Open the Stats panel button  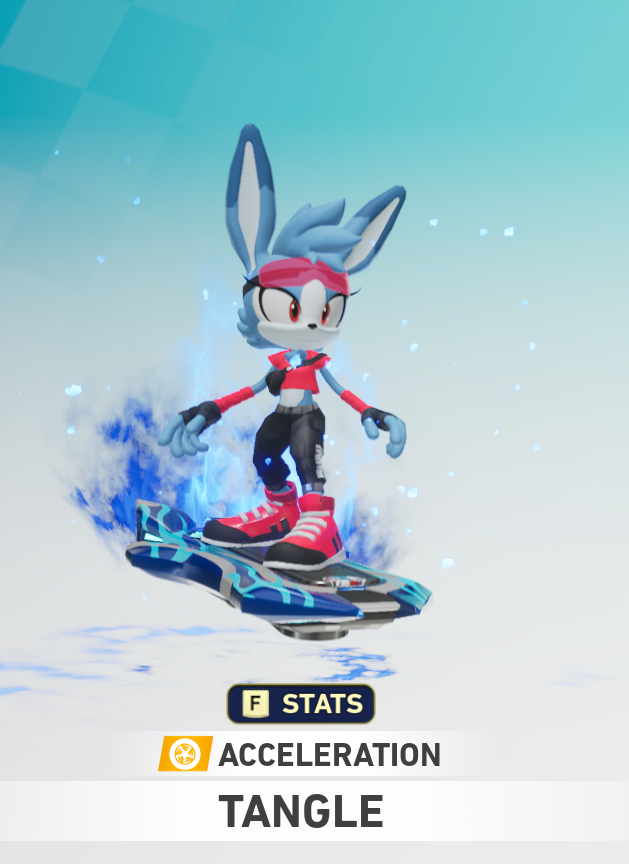pyautogui.click(x=300, y=704)
